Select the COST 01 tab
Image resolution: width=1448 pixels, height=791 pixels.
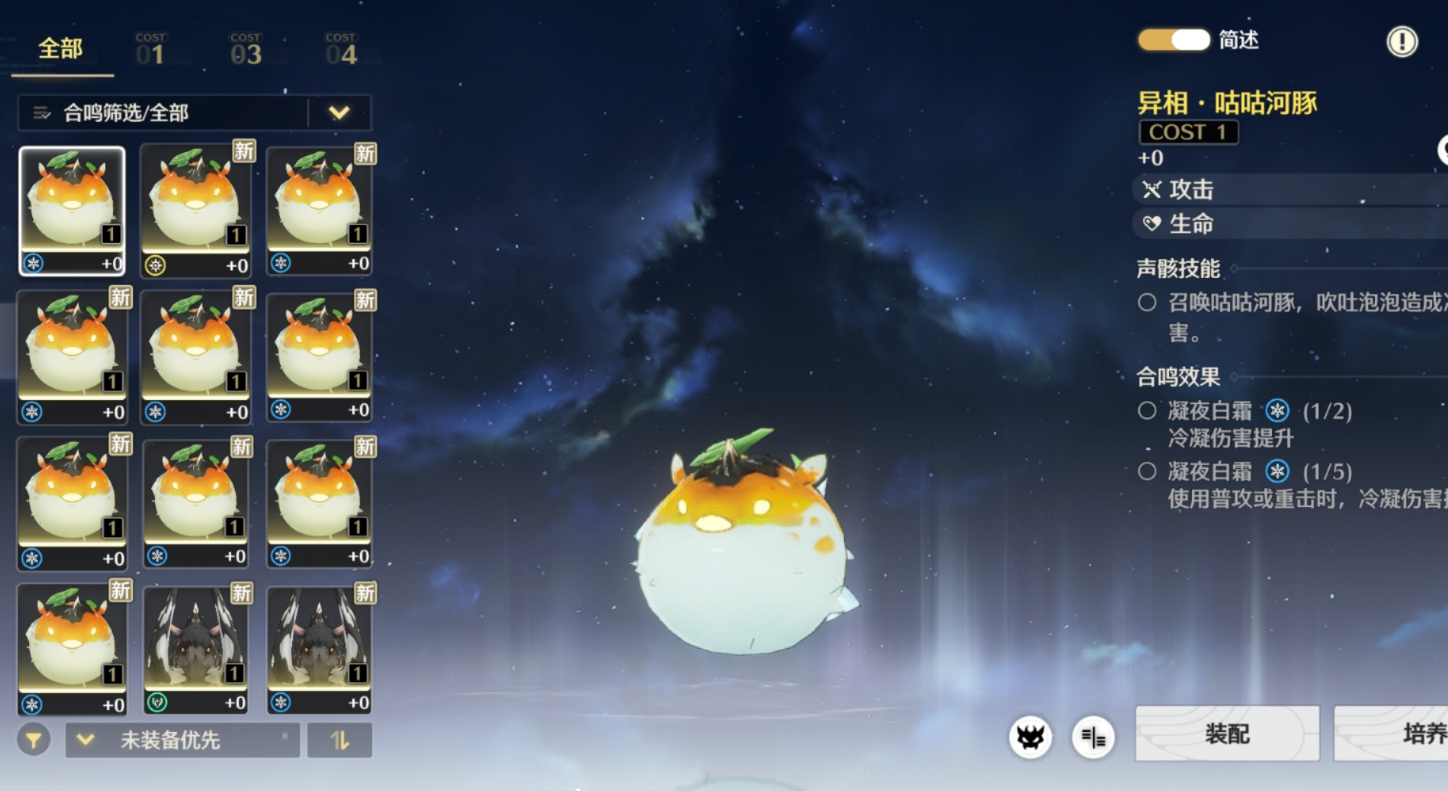[150, 49]
